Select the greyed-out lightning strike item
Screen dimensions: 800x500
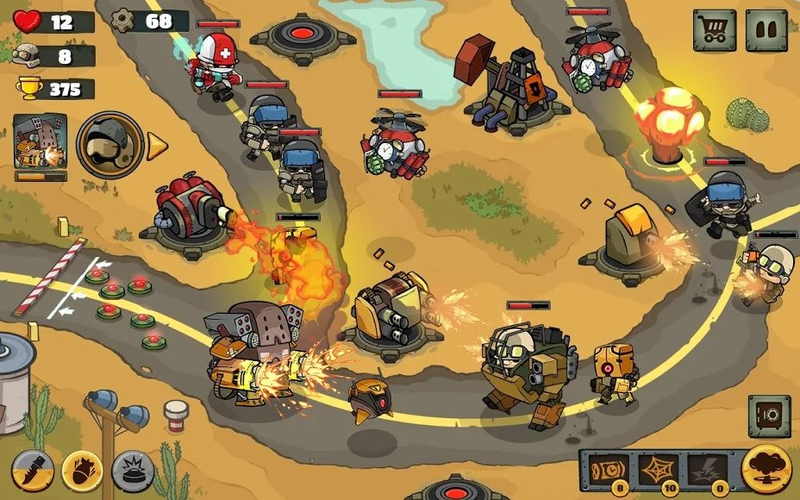pyautogui.click(x=707, y=468)
